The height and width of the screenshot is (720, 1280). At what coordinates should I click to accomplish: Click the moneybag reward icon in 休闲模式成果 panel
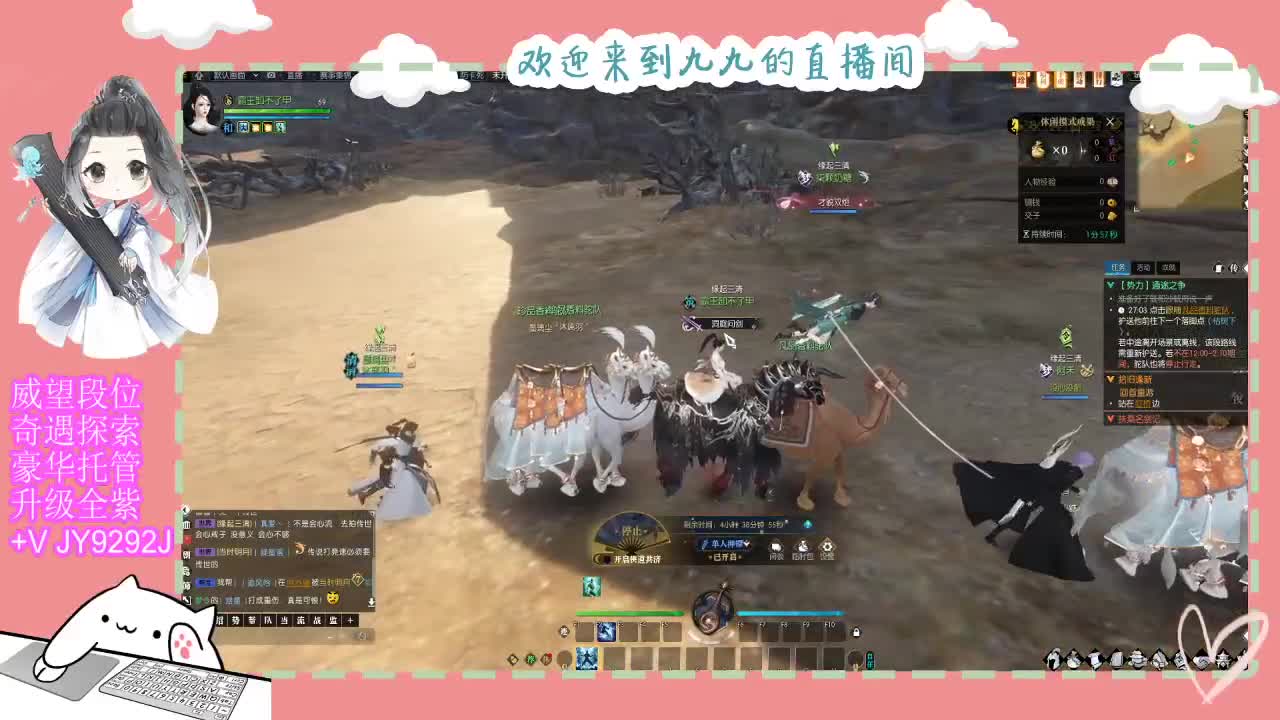tap(1038, 151)
